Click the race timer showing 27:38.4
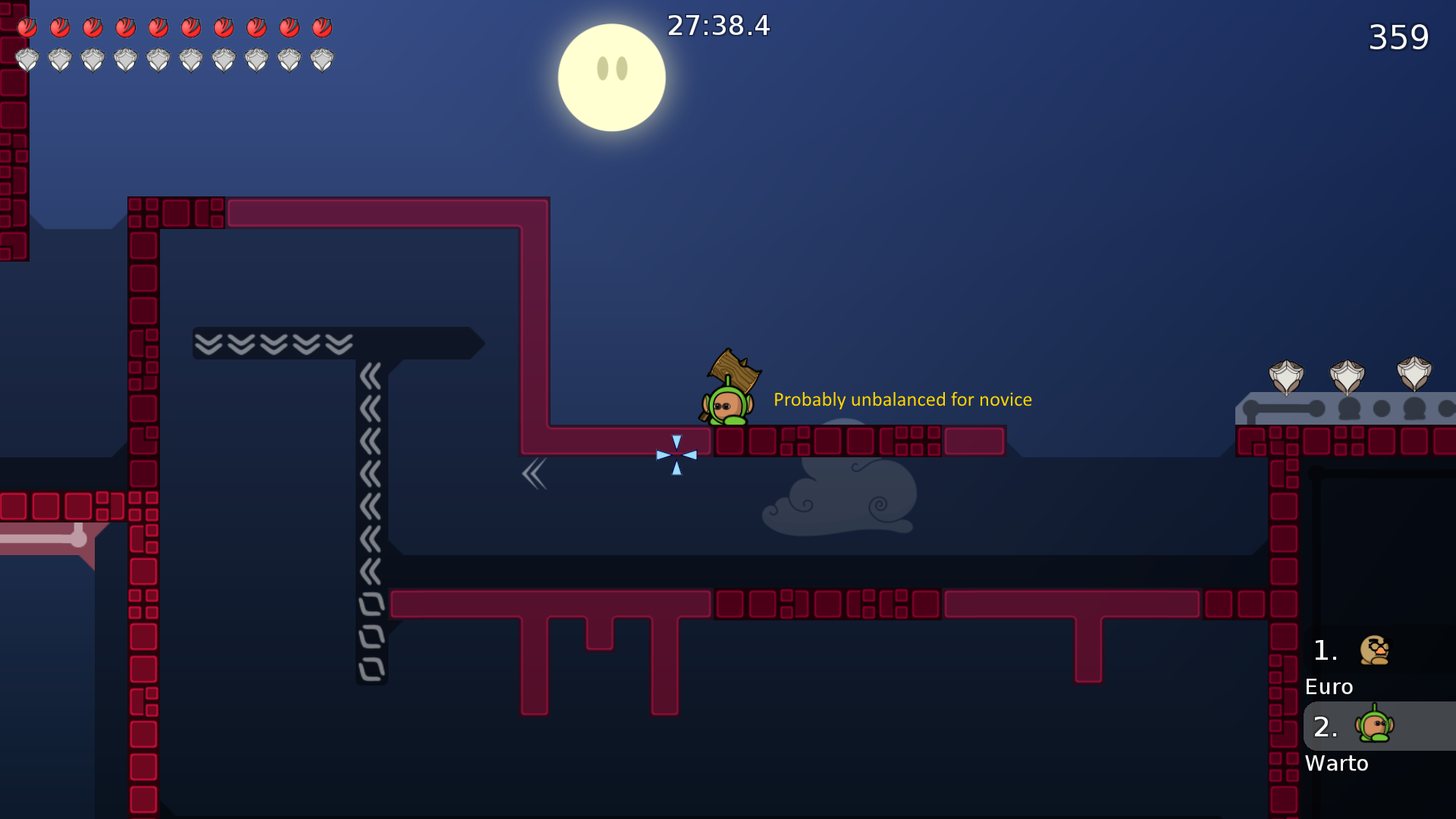This screenshot has width=1456, height=819. (717, 25)
